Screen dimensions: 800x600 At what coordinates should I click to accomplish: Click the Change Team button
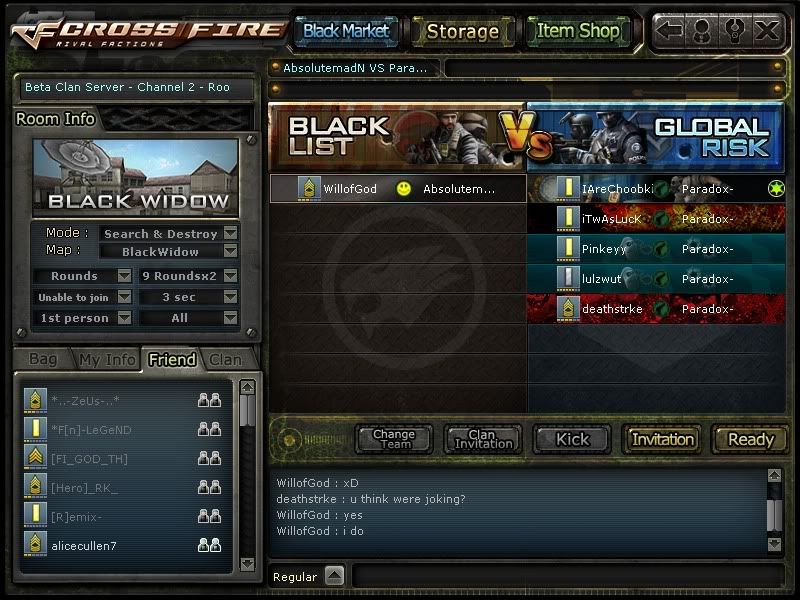pyautogui.click(x=394, y=439)
